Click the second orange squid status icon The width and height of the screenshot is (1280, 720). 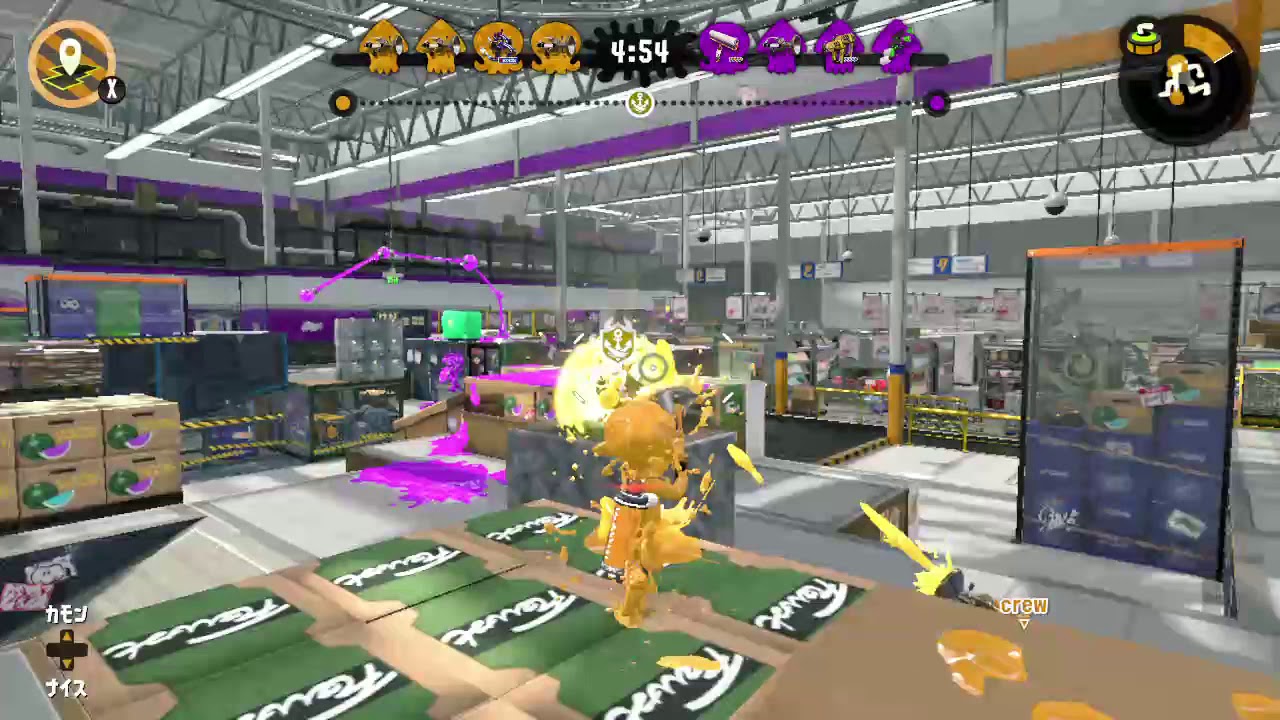point(442,45)
